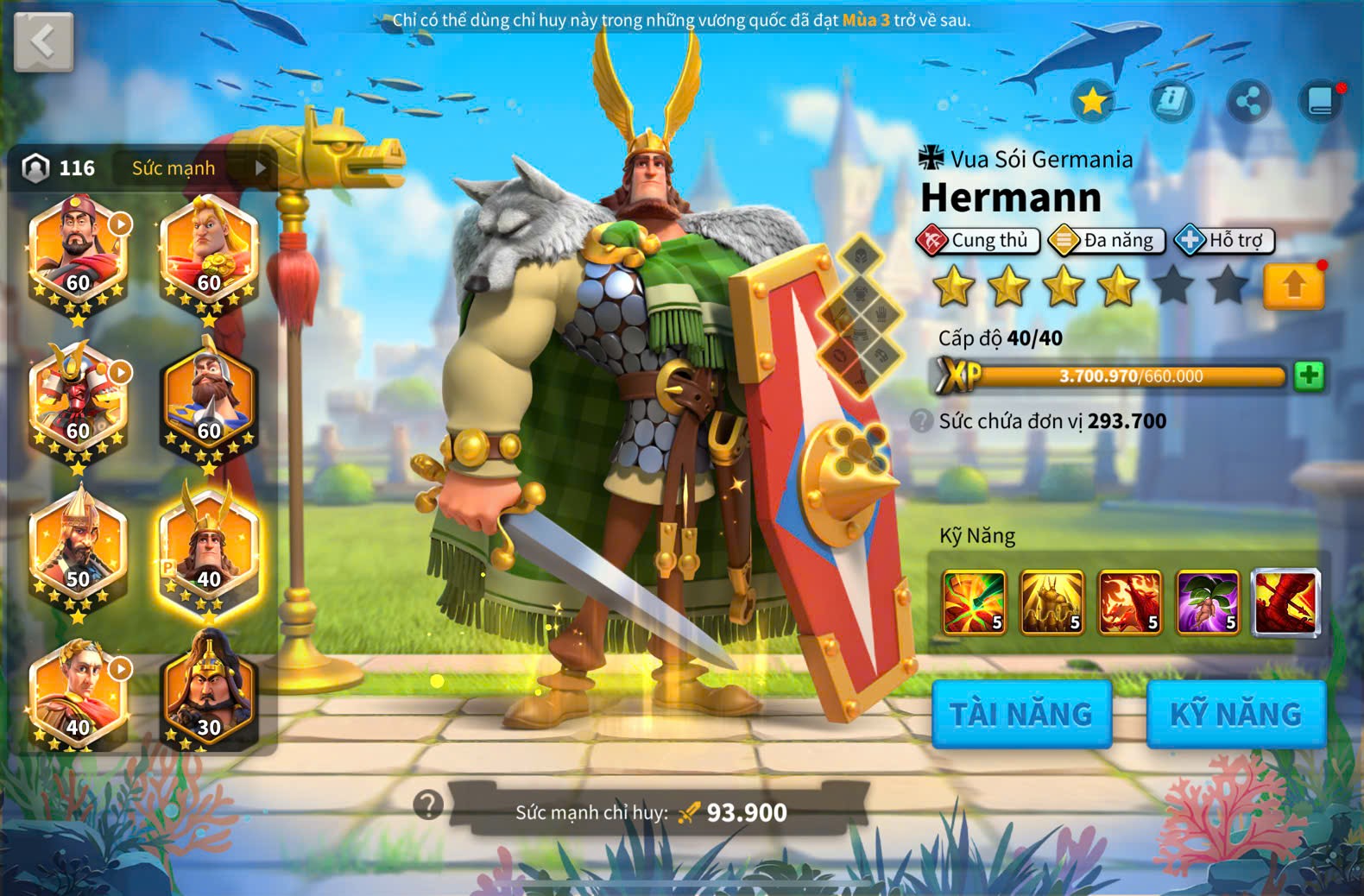1364x896 pixels.
Task: Share Hermann using the share icon
Action: coord(1248,101)
